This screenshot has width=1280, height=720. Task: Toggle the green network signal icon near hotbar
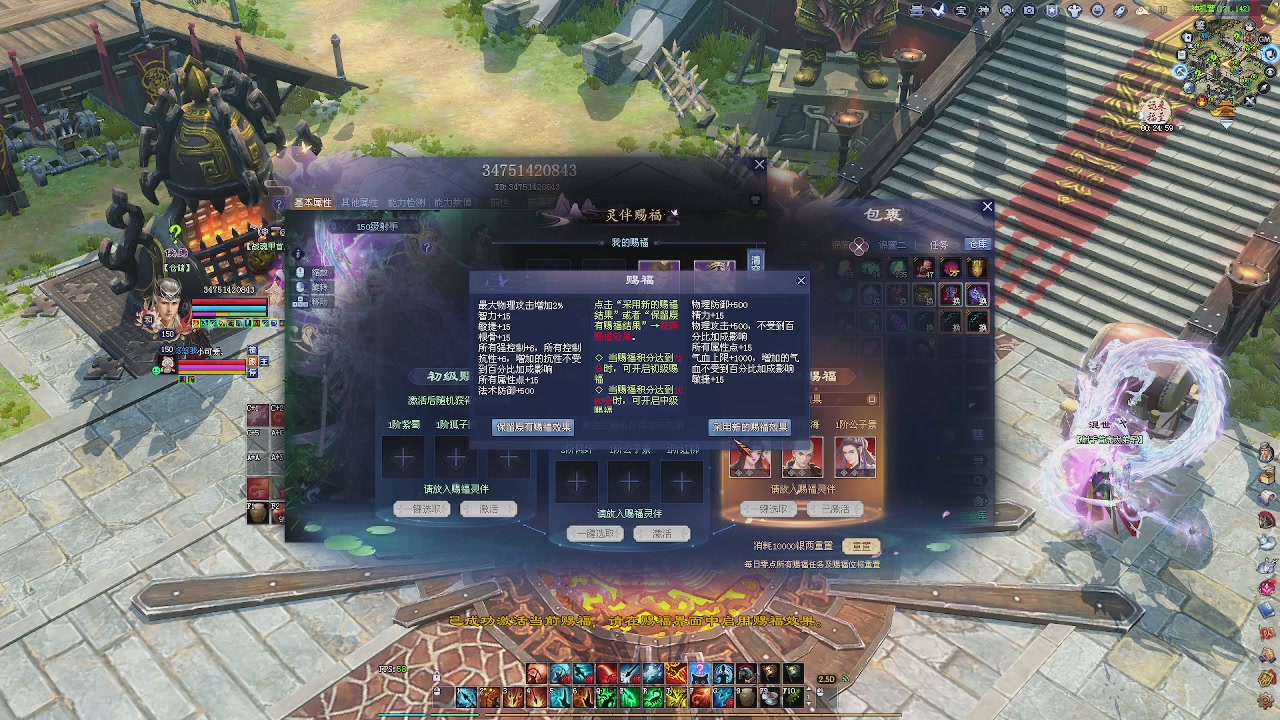click(845, 677)
